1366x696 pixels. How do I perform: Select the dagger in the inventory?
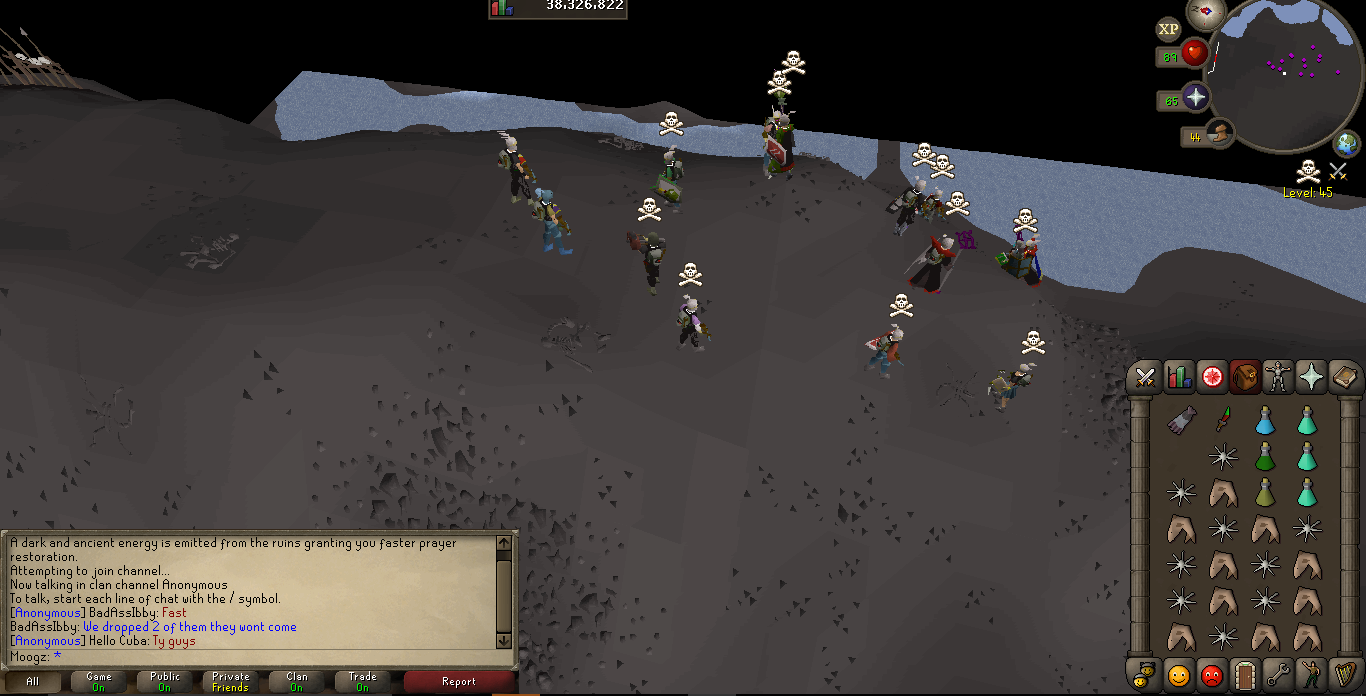1223,419
